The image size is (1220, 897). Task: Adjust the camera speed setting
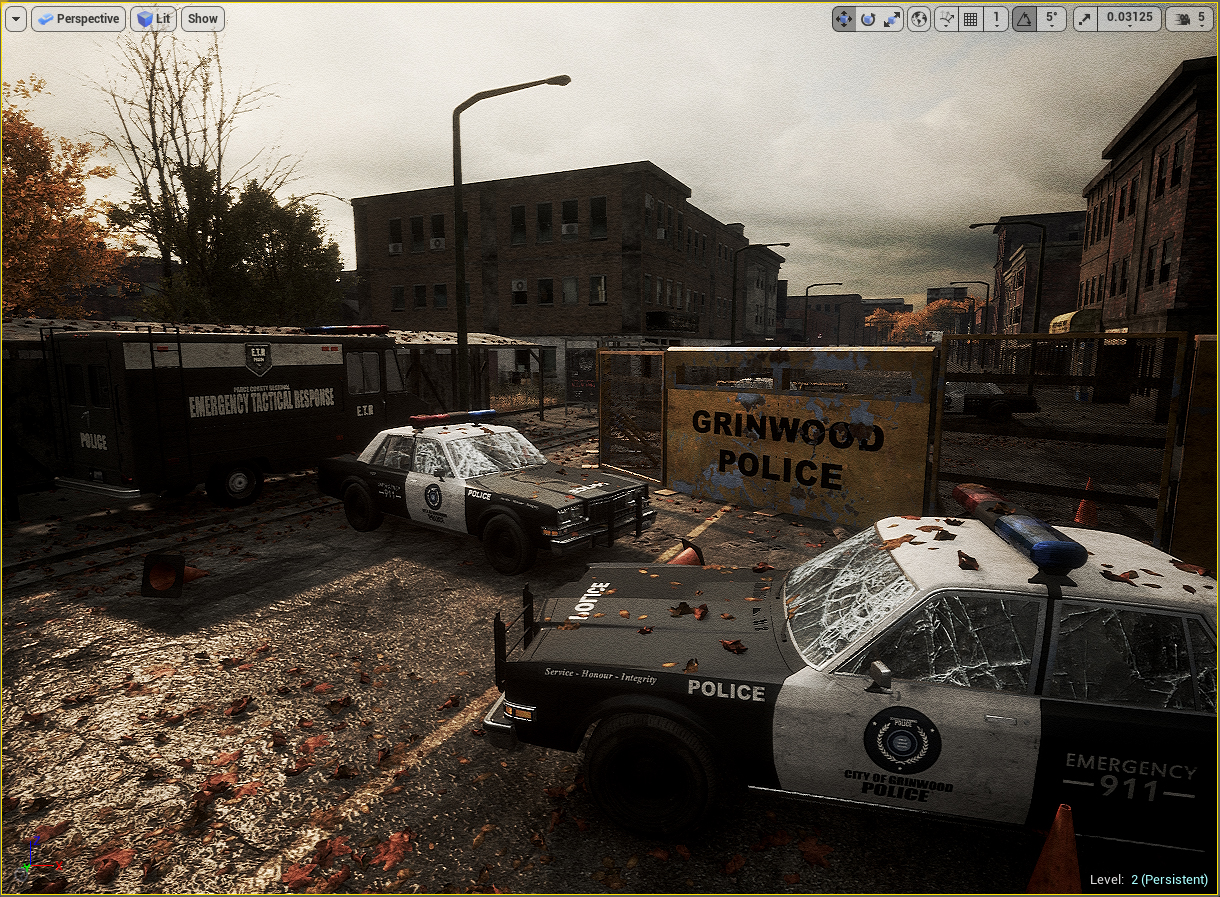1192,19
